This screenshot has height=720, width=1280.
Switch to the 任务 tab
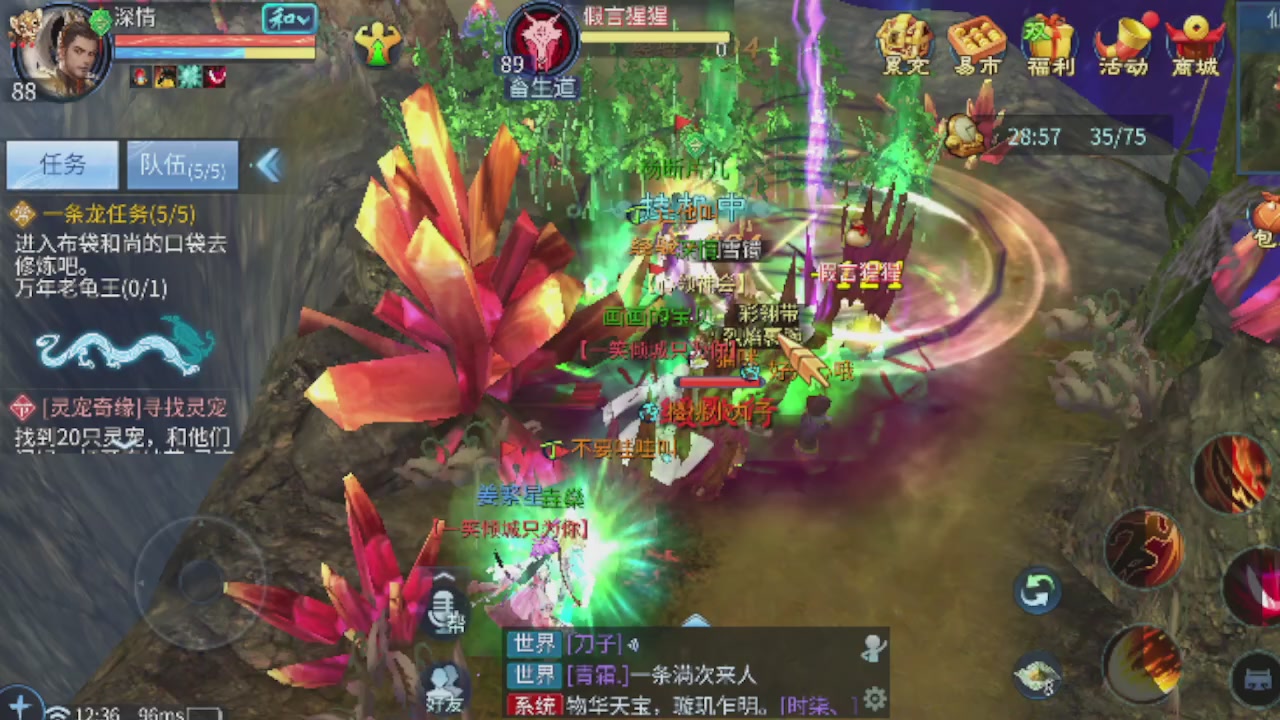point(62,165)
